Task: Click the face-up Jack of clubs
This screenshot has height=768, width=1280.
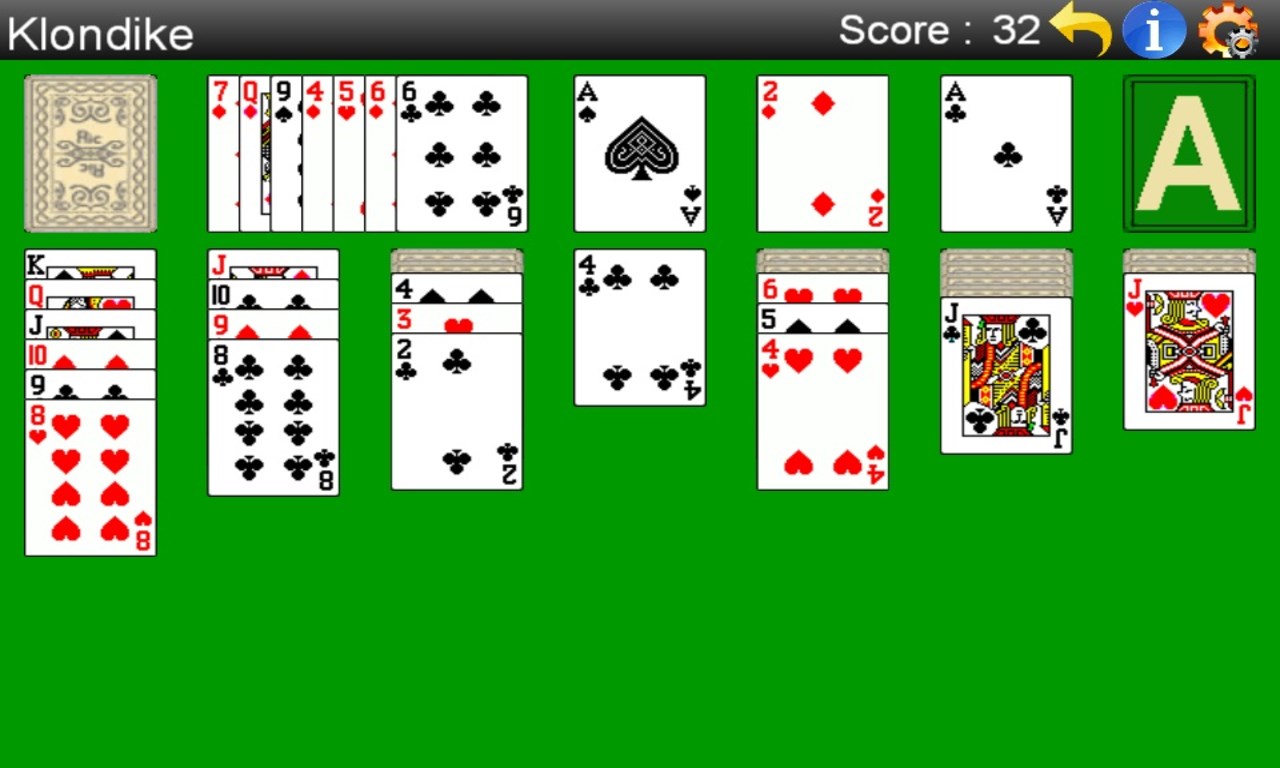Action: point(1006,375)
